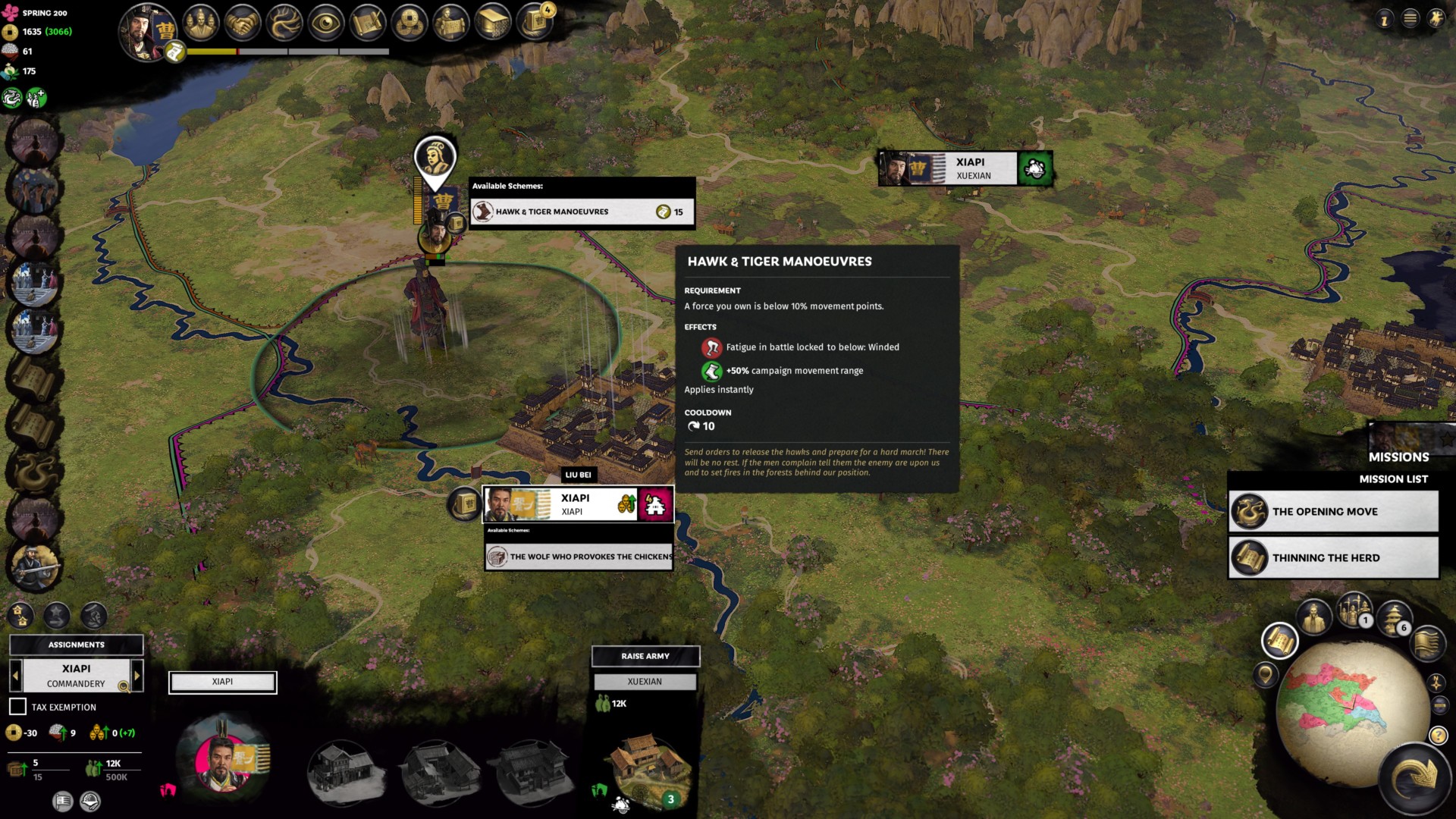Image resolution: width=1456 pixels, height=819 pixels.
Task: Open the game menu hamburger icon
Action: [x=1410, y=18]
